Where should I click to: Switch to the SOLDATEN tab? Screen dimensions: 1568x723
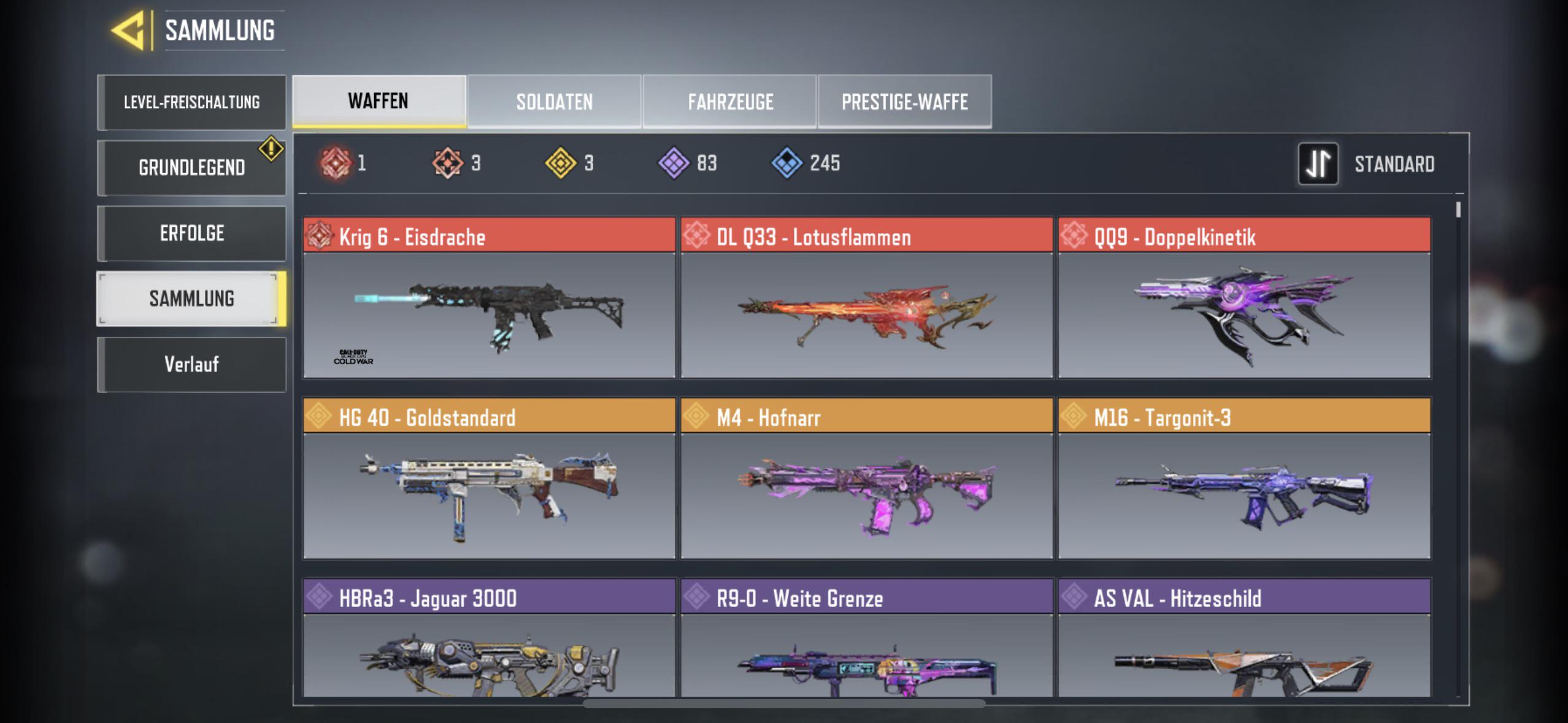click(x=555, y=101)
